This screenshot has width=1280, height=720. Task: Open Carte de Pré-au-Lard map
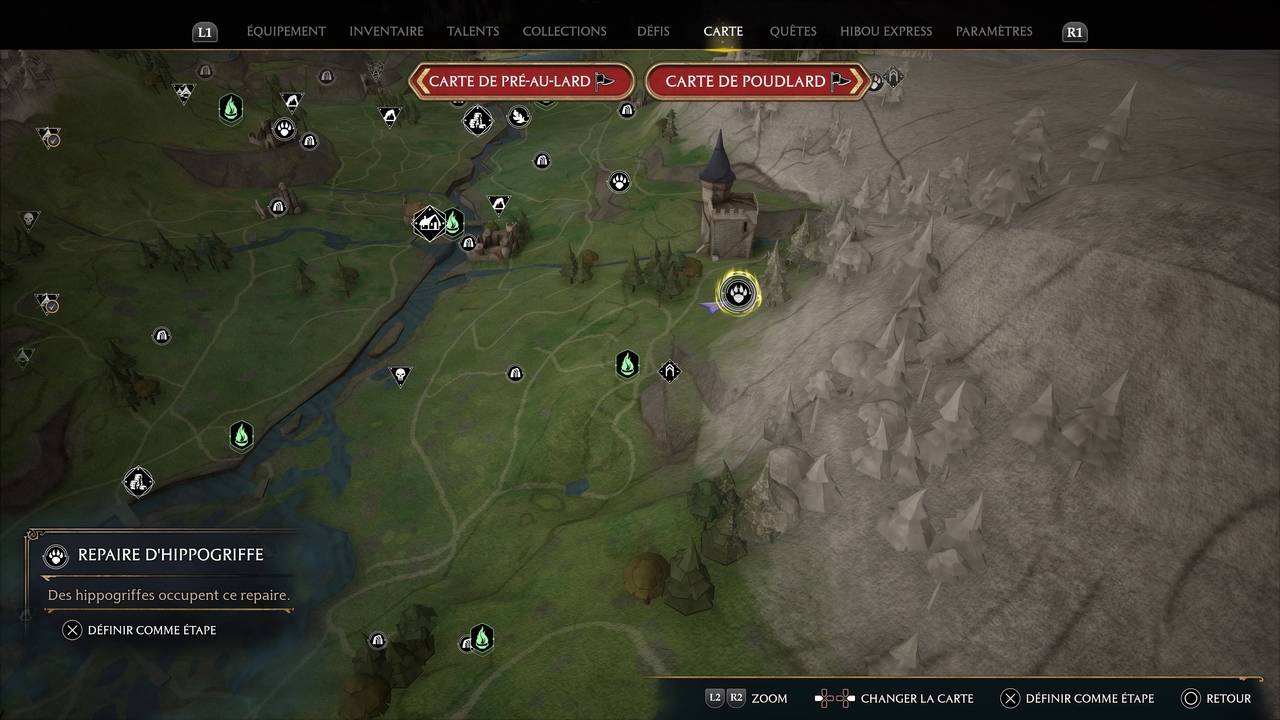pyautogui.click(x=521, y=82)
